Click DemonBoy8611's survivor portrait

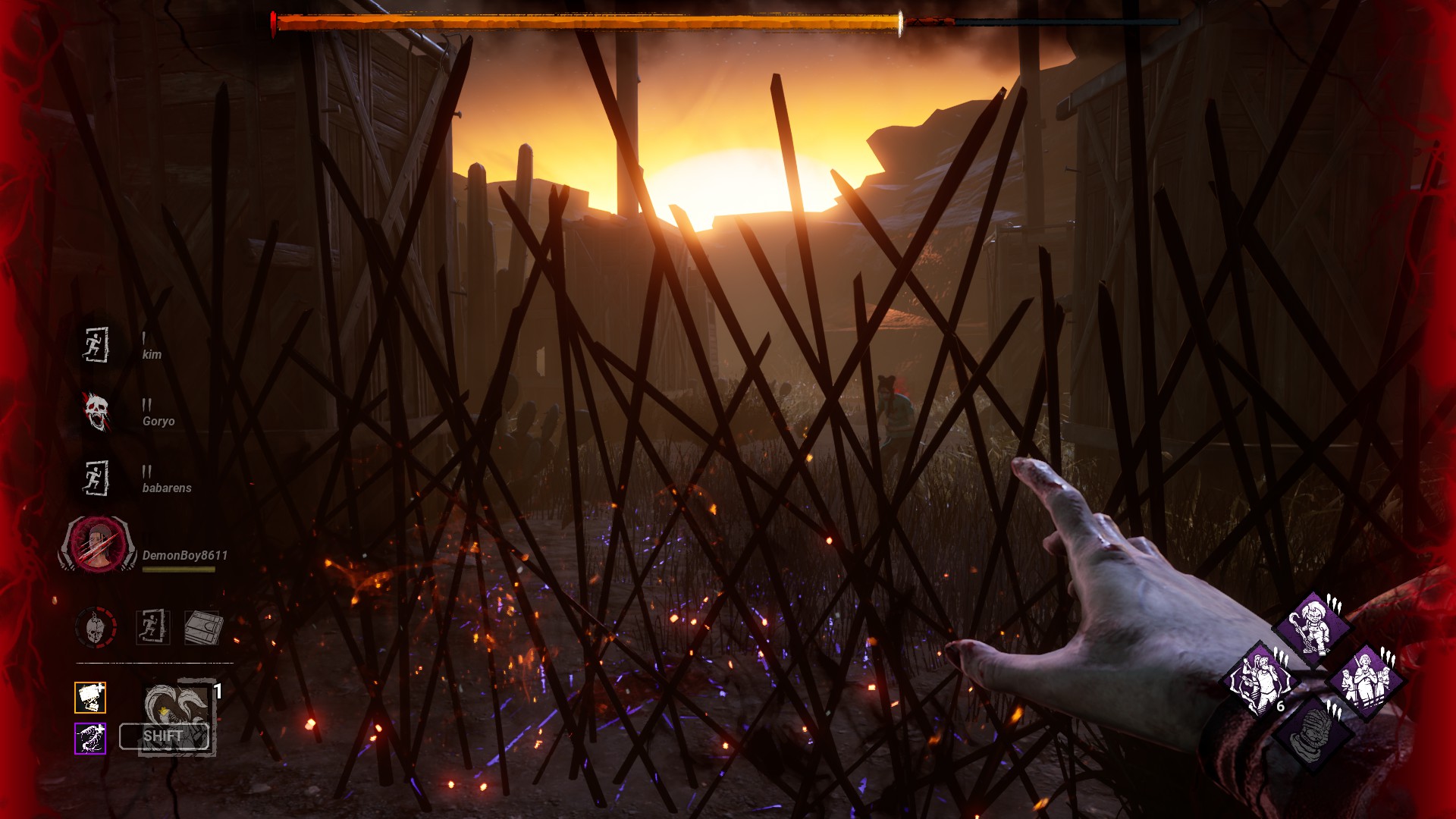point(98,544)
